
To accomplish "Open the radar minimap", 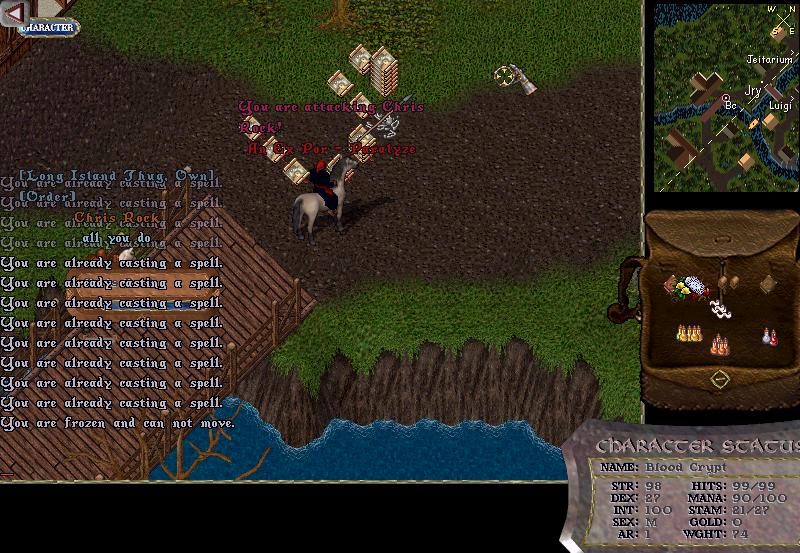I will tap(726, 97).
